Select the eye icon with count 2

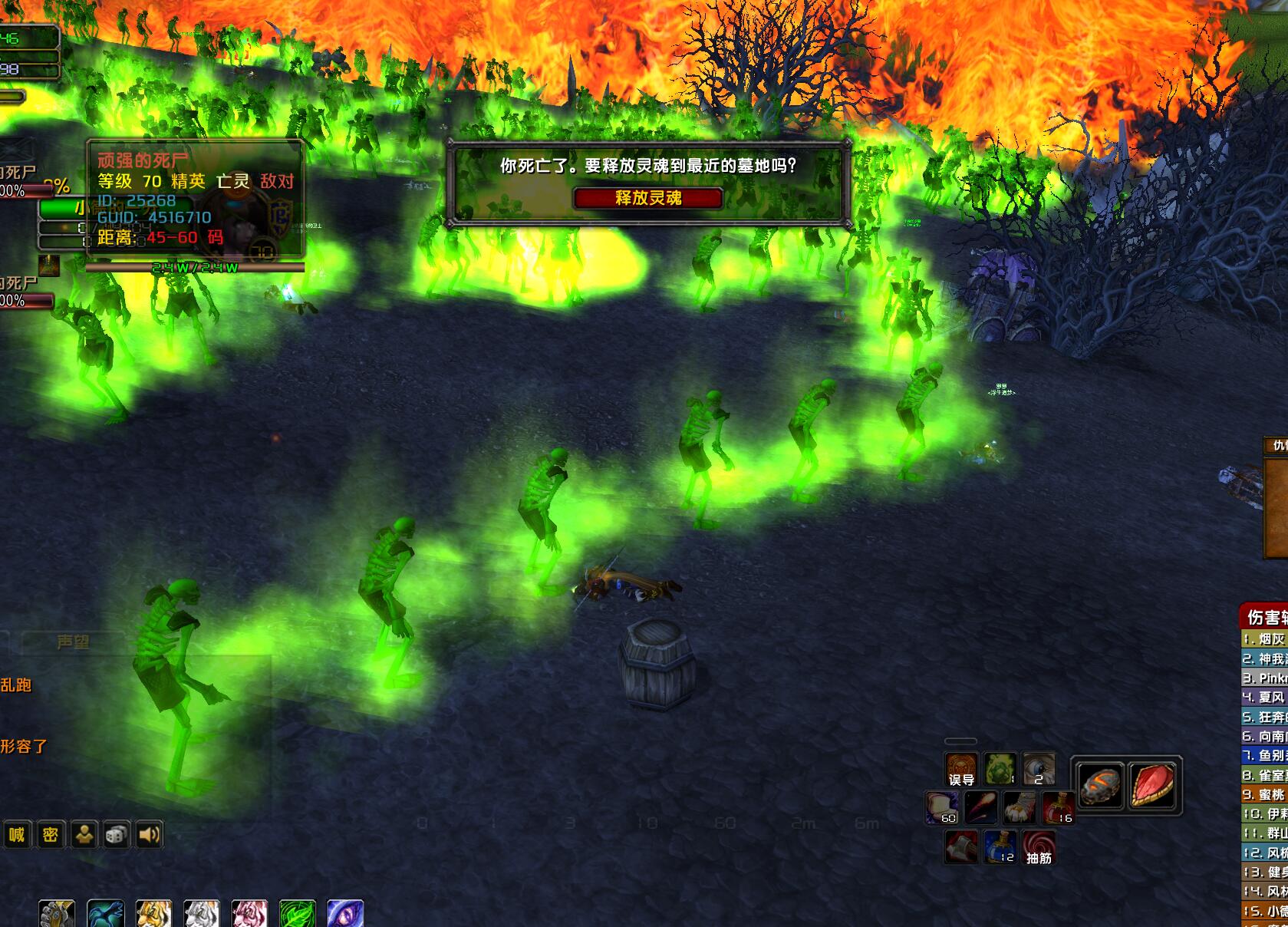pos(1038,769)
